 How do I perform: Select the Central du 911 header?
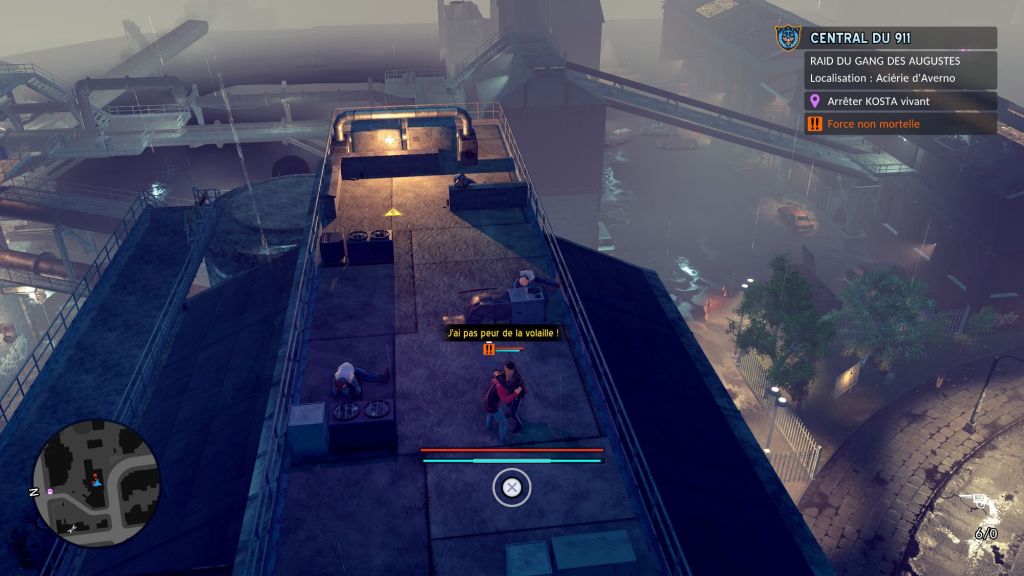click(x=900, y=38)
